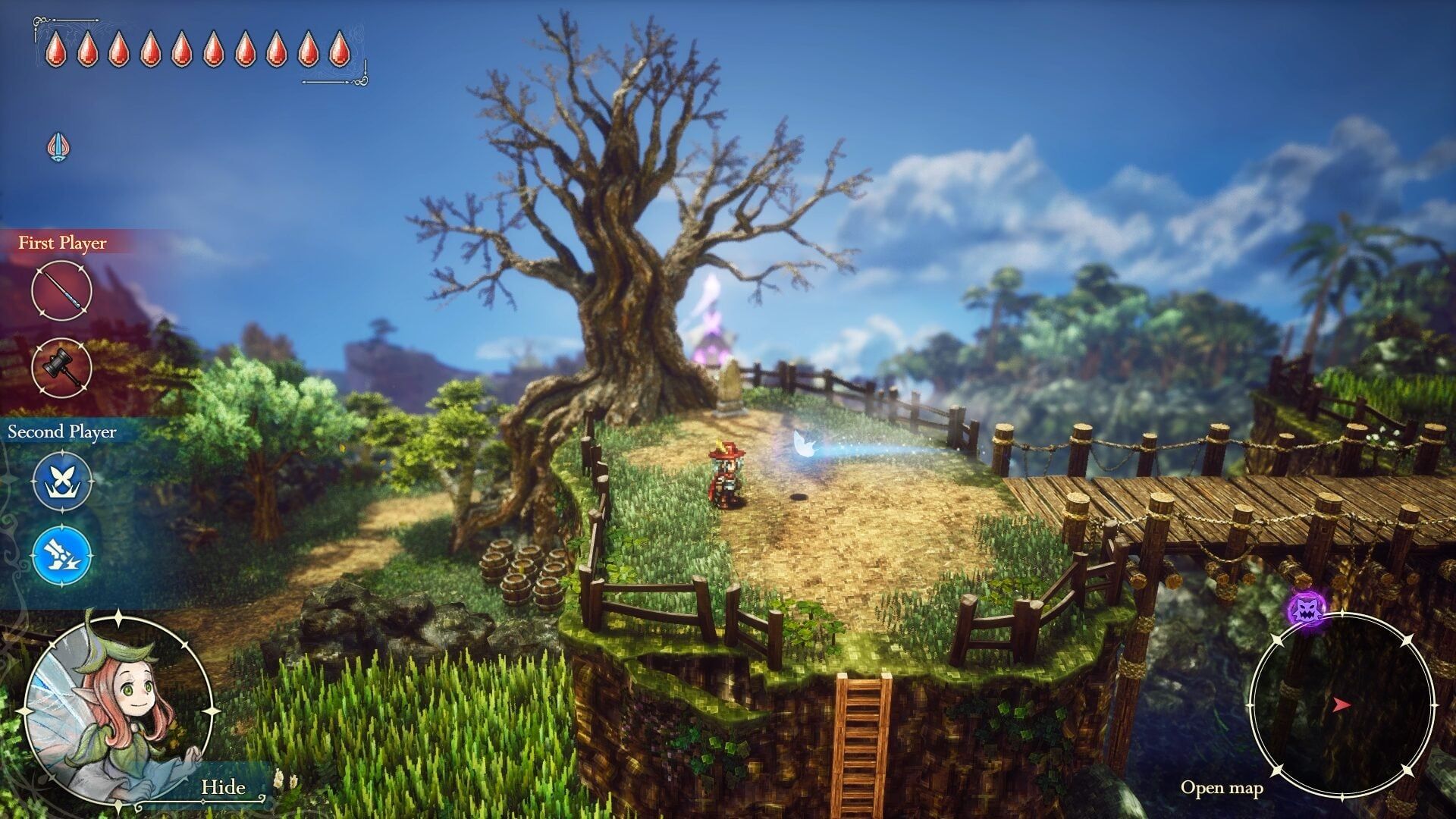Select the Second Player section label

coord(62,433)
